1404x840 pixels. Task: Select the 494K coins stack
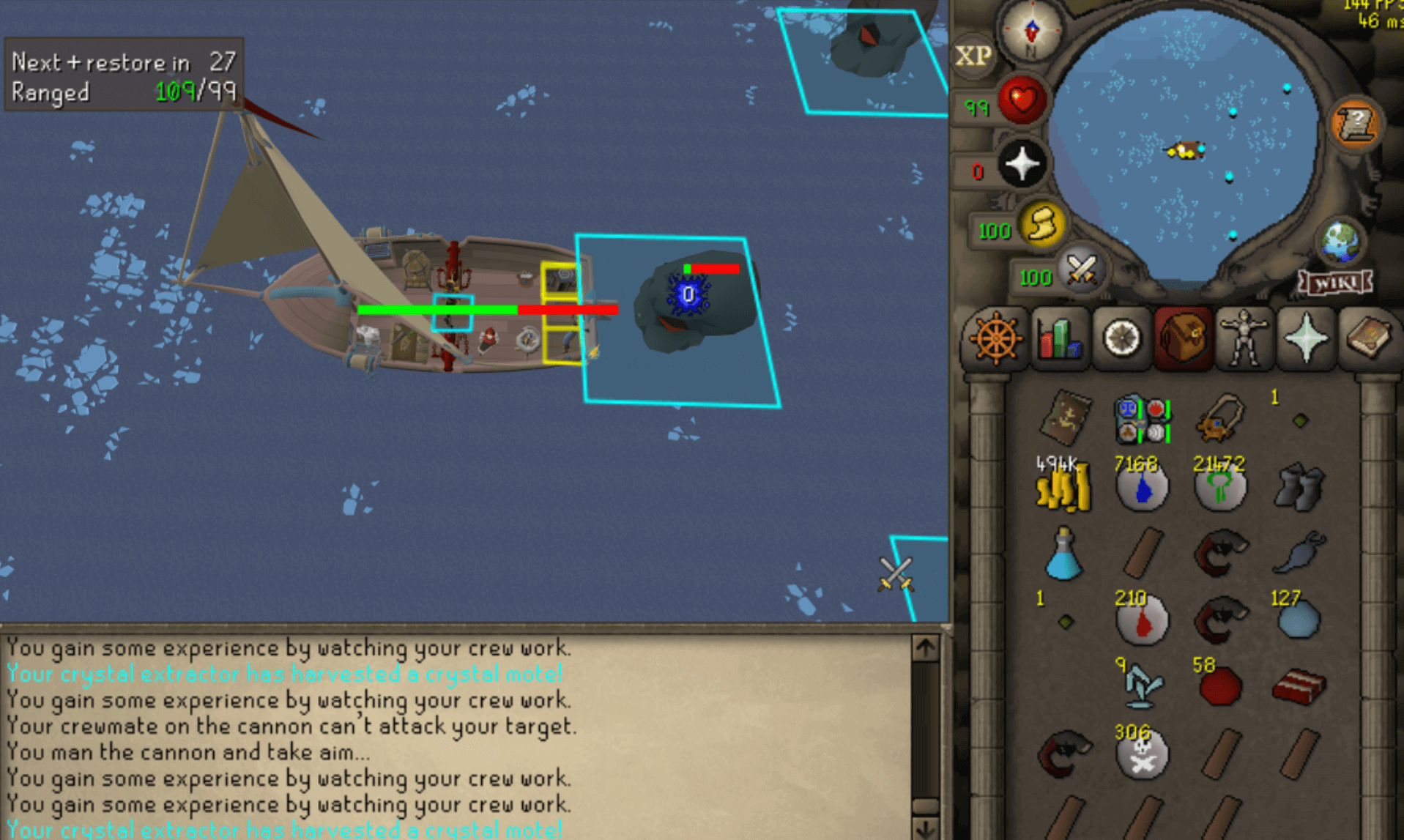click(1063, 488)
